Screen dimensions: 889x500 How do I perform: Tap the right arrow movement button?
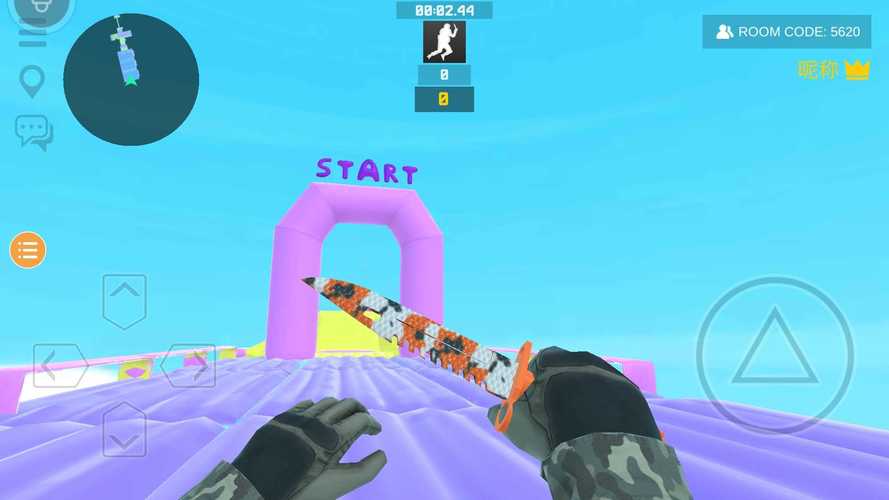[189, 365]
